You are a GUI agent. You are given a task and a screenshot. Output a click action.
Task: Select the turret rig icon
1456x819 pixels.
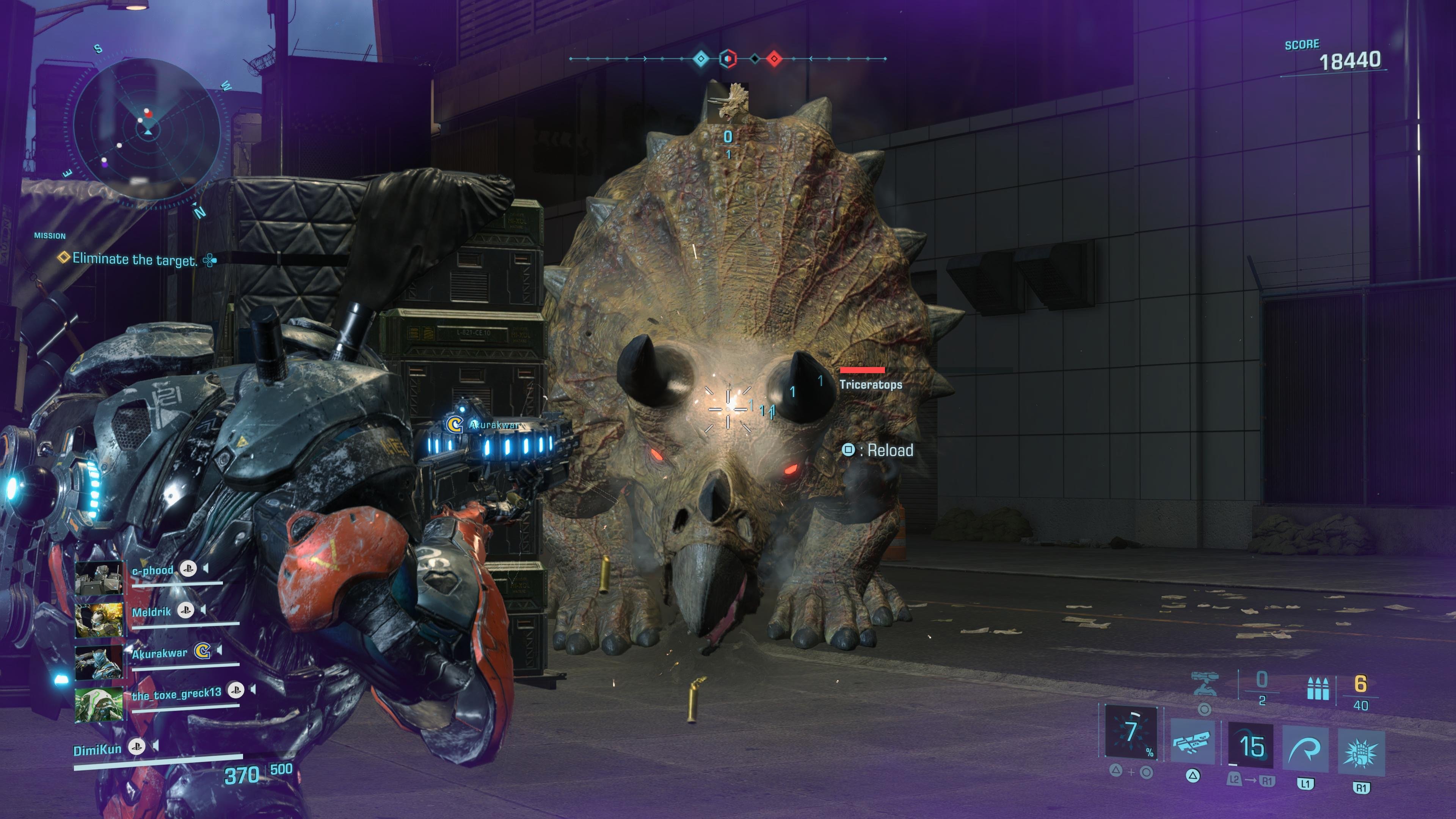click(x=1205, y=685)
